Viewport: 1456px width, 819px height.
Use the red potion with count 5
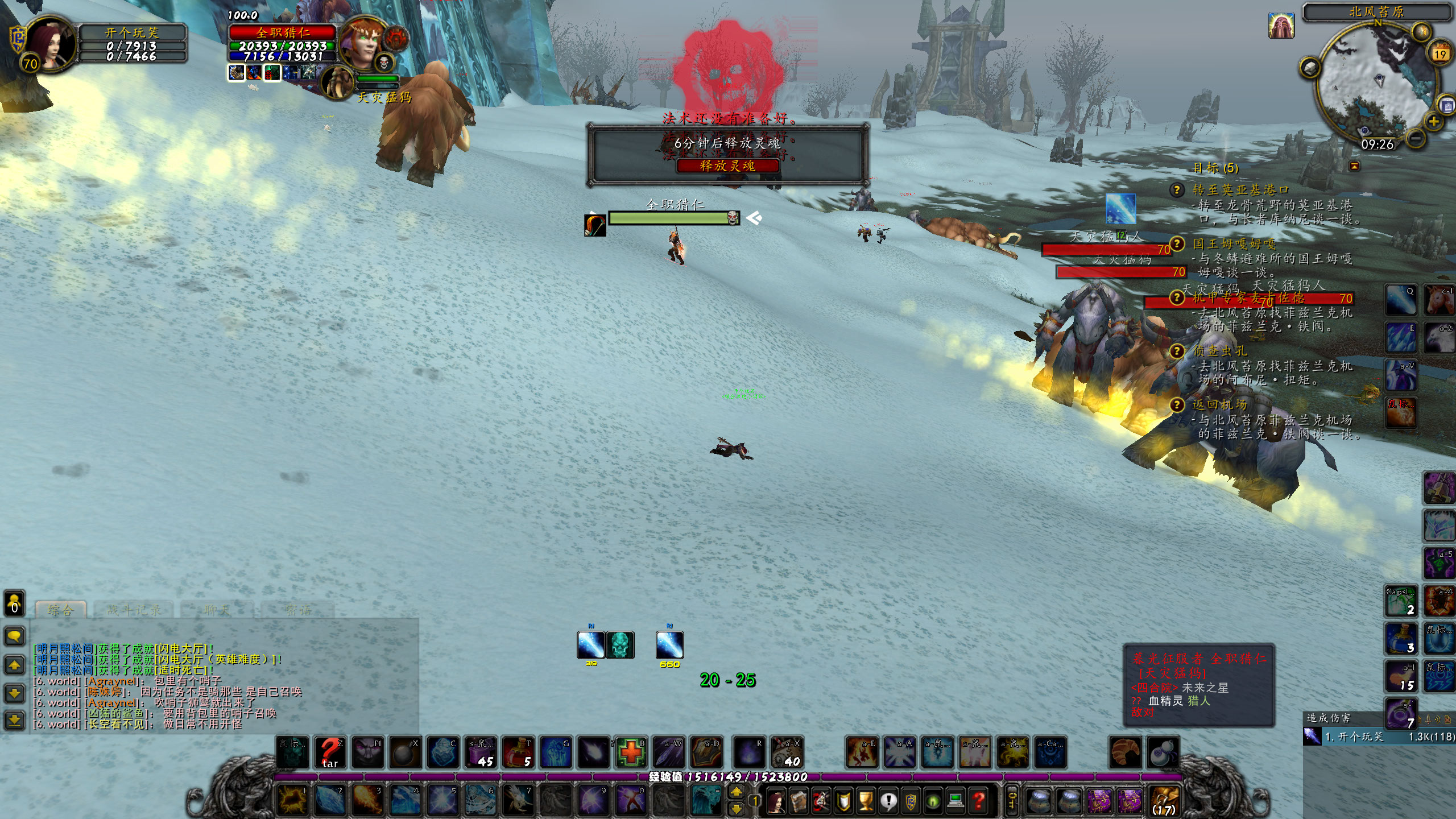tap(518, 752)
